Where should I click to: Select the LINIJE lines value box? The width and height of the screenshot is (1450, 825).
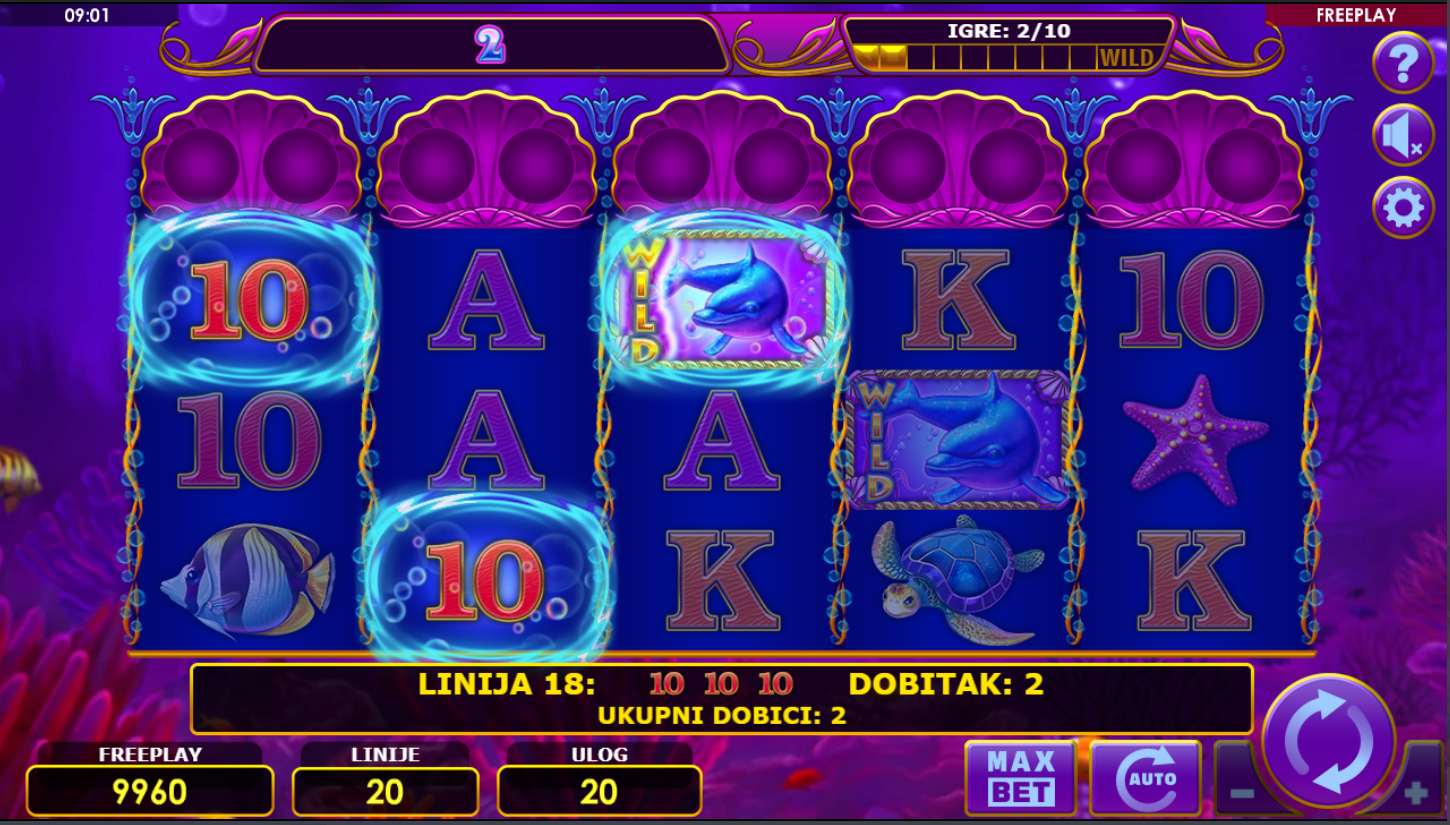click(385, 791)
